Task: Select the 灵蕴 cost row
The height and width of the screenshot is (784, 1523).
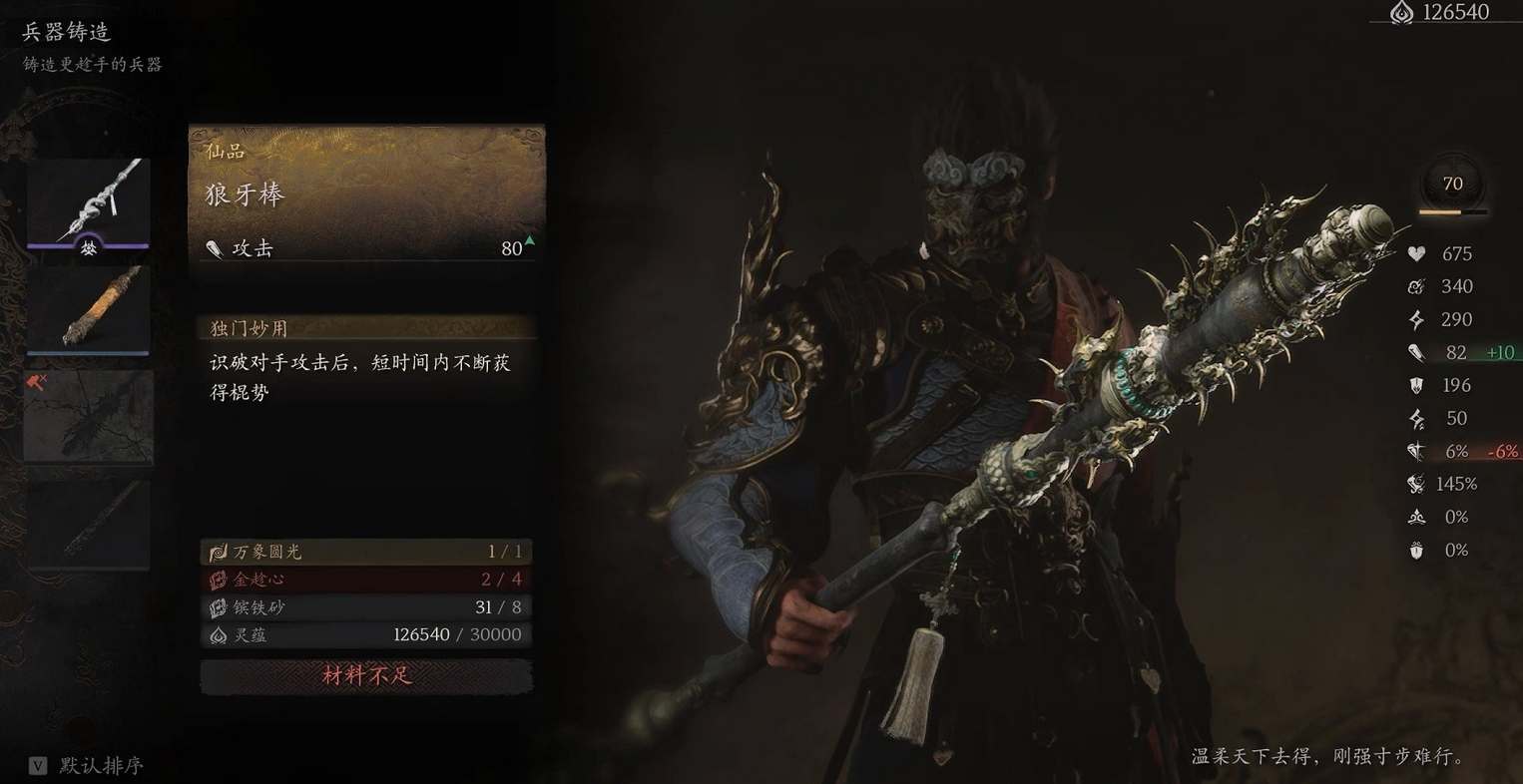Action: point(366,634)
